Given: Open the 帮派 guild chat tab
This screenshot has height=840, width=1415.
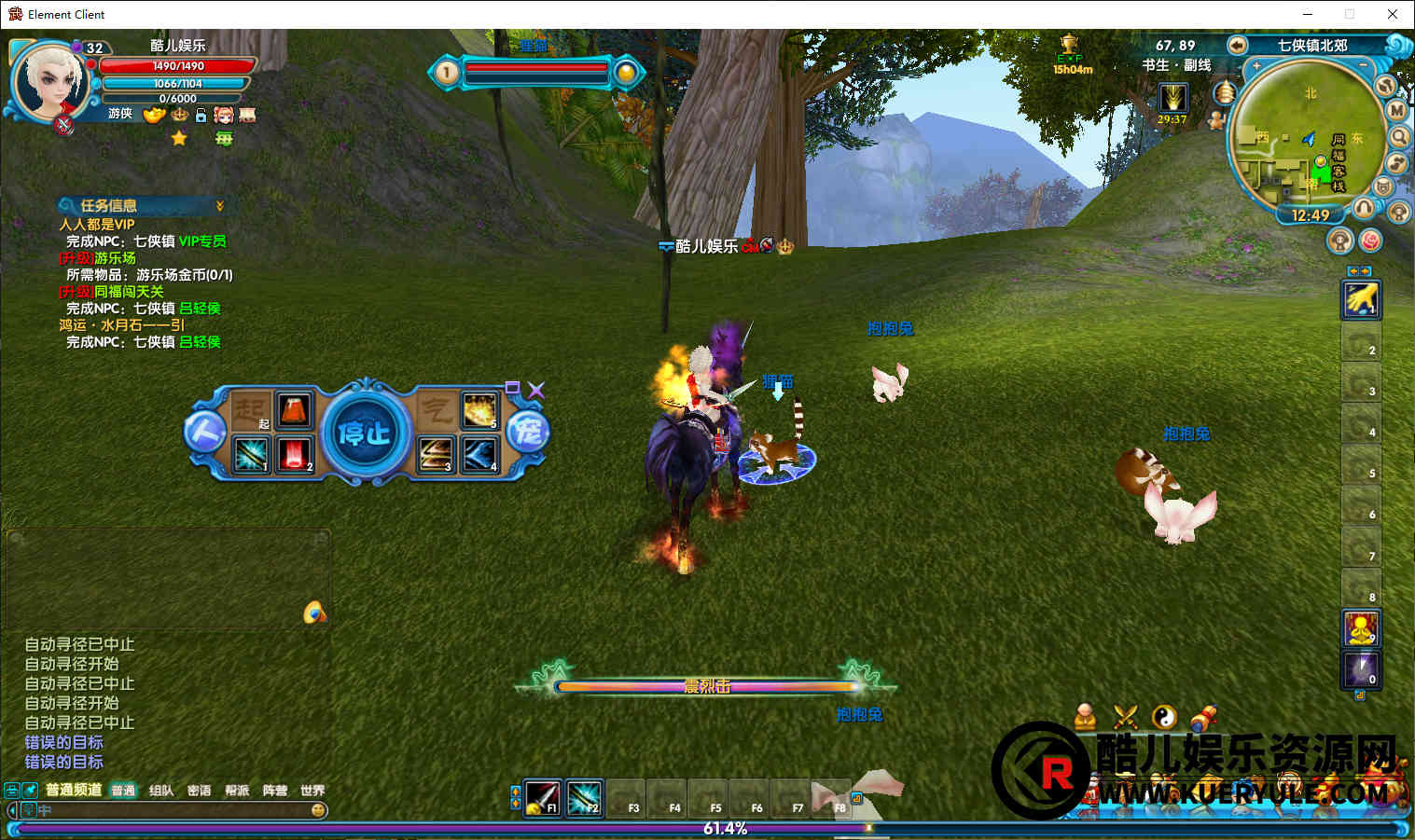Looking at the screenshot, I should tap(237, 791).
